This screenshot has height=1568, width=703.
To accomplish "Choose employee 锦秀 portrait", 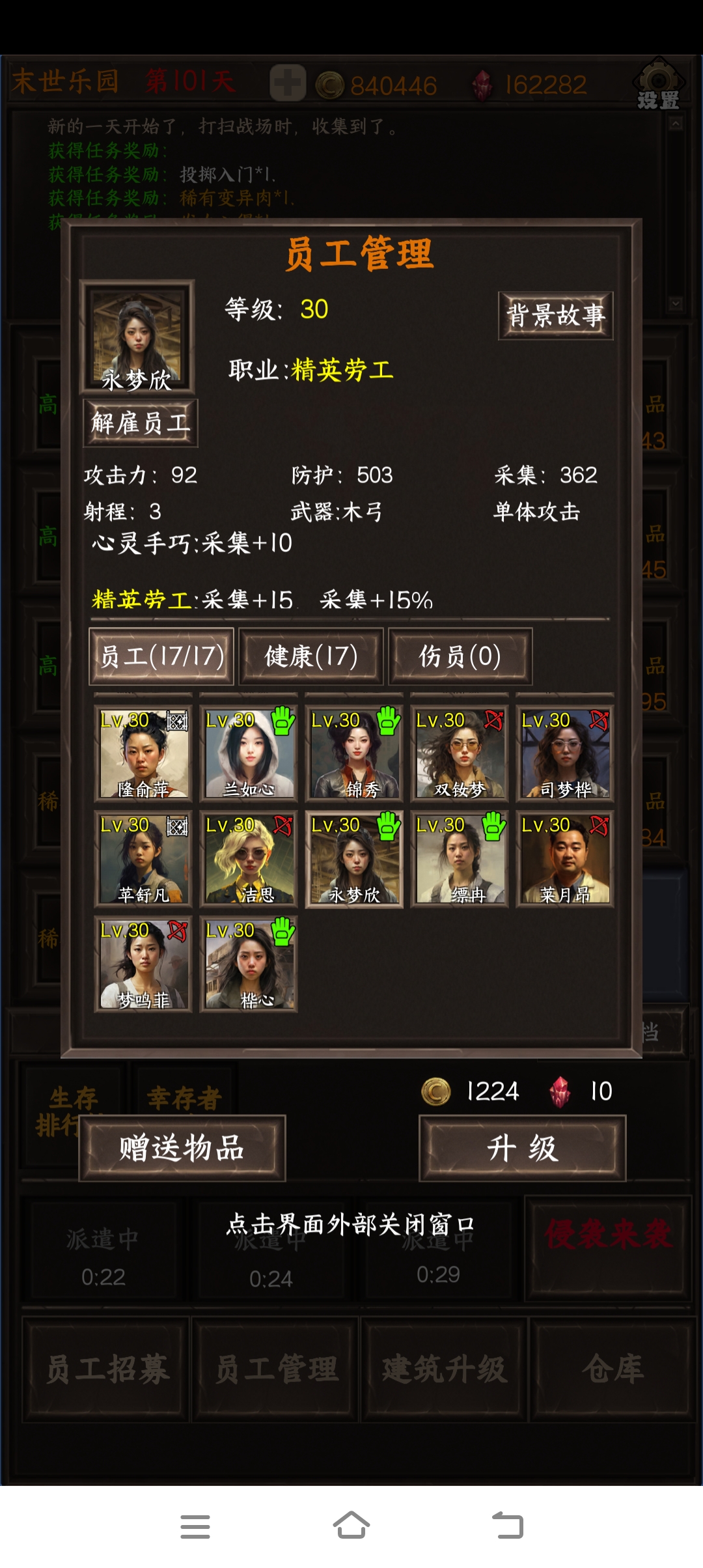I will [354, 754].
